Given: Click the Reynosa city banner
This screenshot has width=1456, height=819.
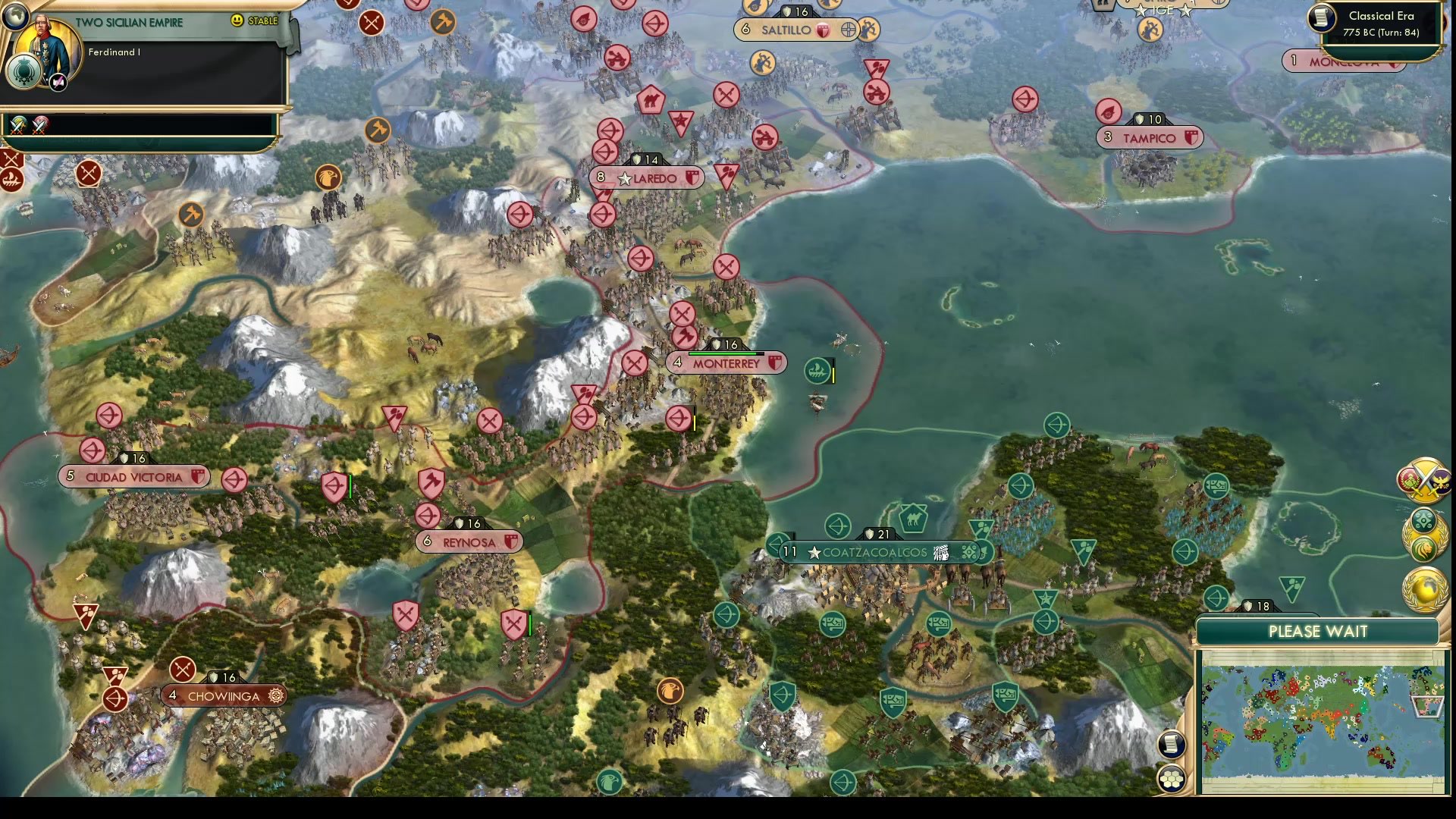Looking at the screenshot, I should point(469,541).
